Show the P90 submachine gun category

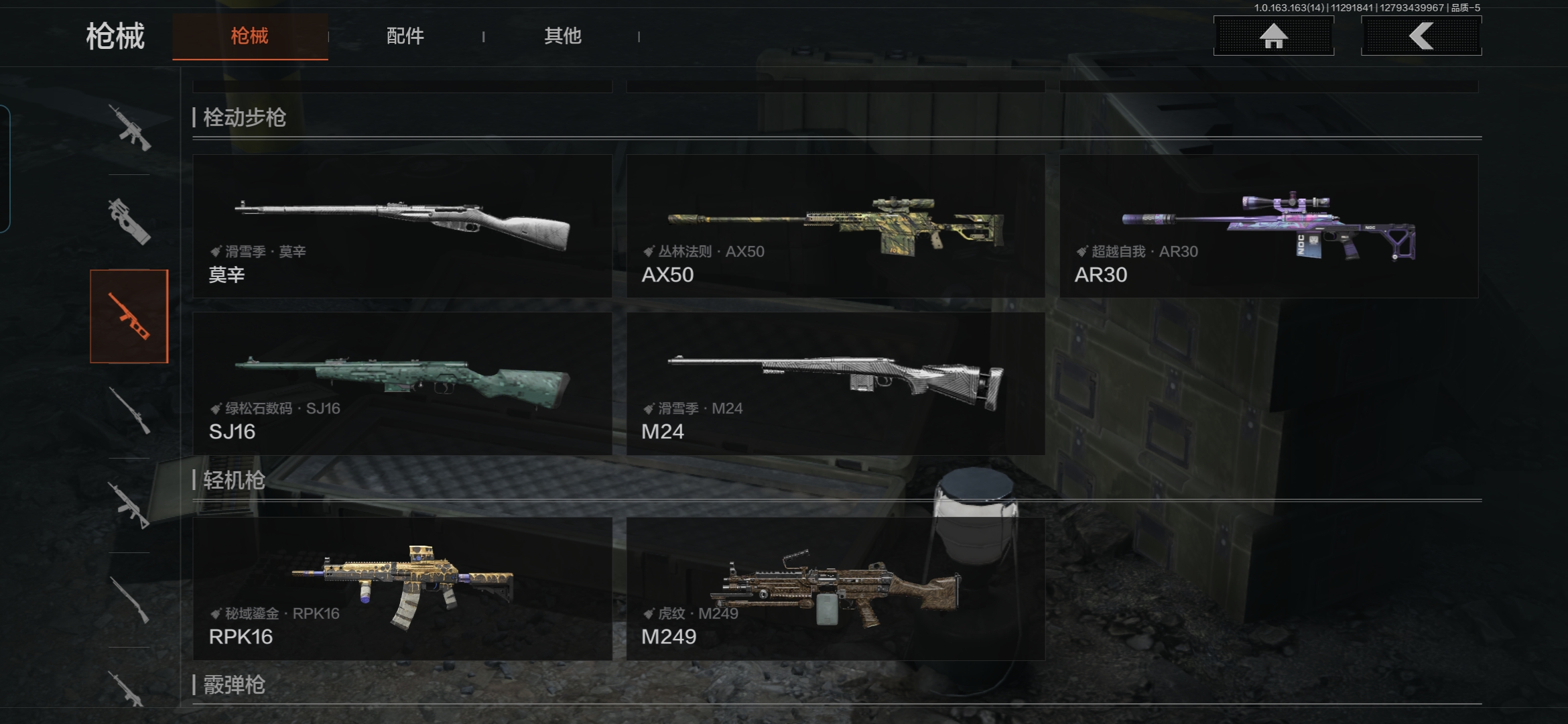point(129,221)
